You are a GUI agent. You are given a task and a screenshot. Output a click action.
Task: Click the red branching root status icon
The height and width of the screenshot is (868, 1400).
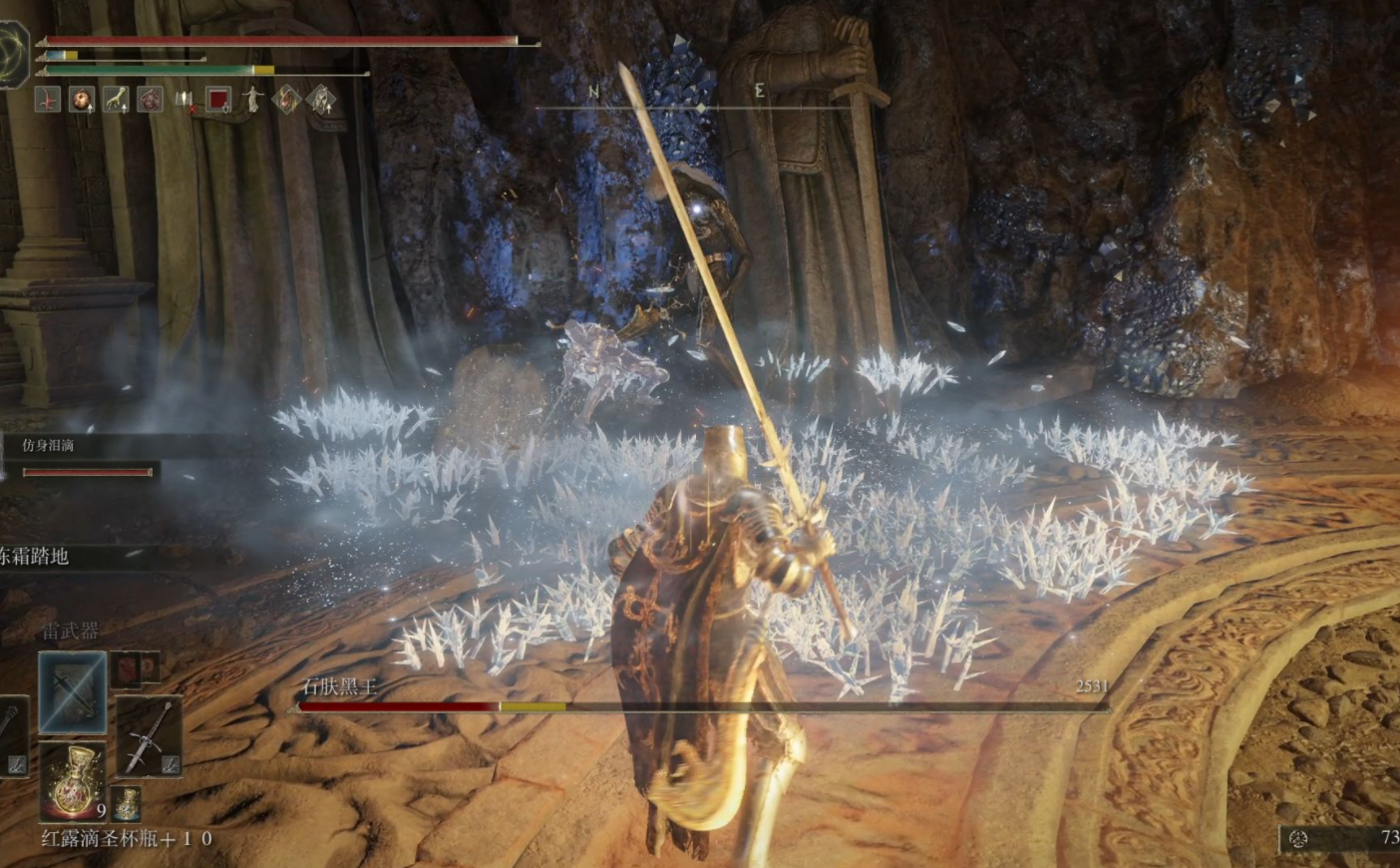tap(48, 99)
